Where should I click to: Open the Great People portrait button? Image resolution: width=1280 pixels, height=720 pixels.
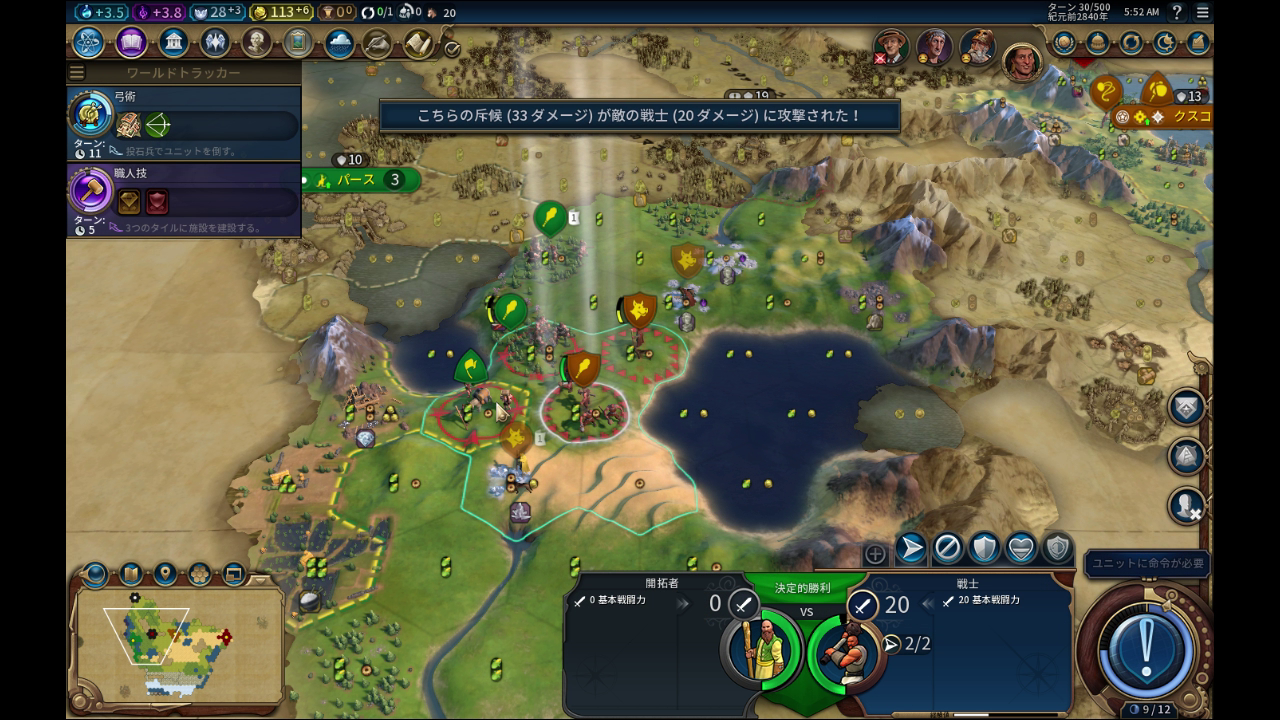click(256, 43)
